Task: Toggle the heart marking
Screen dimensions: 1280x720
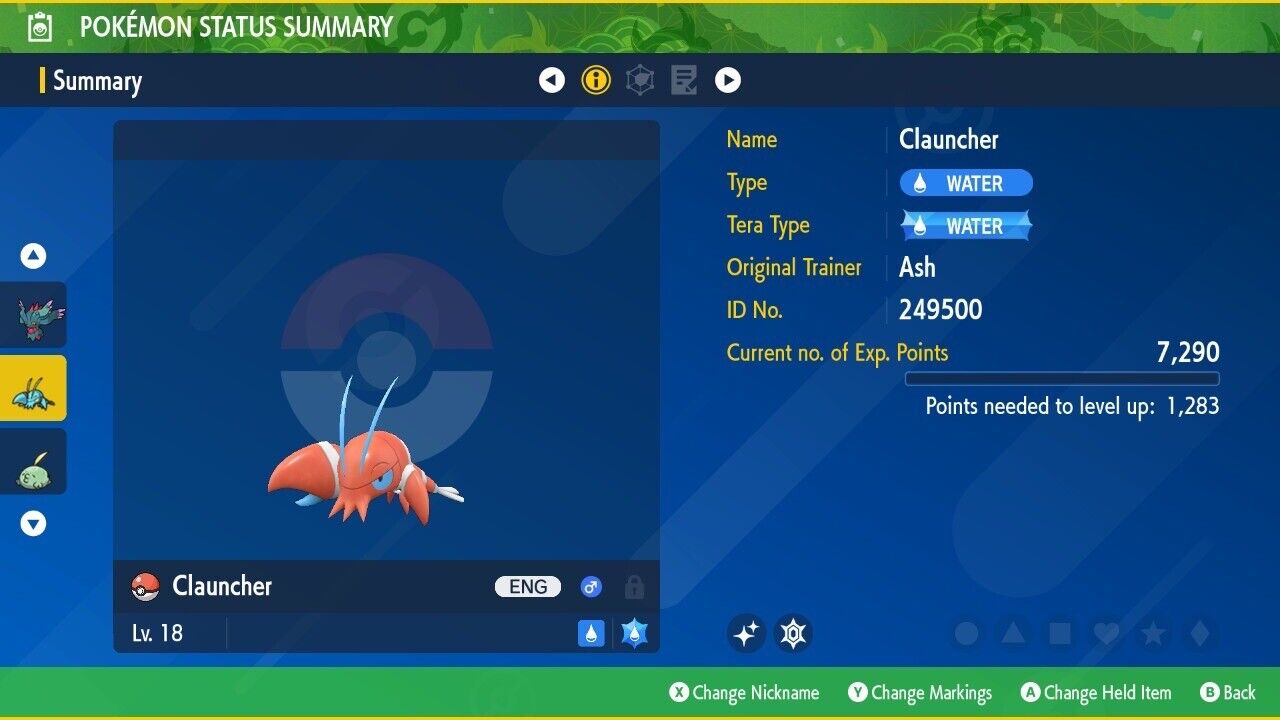Action: coord(1105,633)
